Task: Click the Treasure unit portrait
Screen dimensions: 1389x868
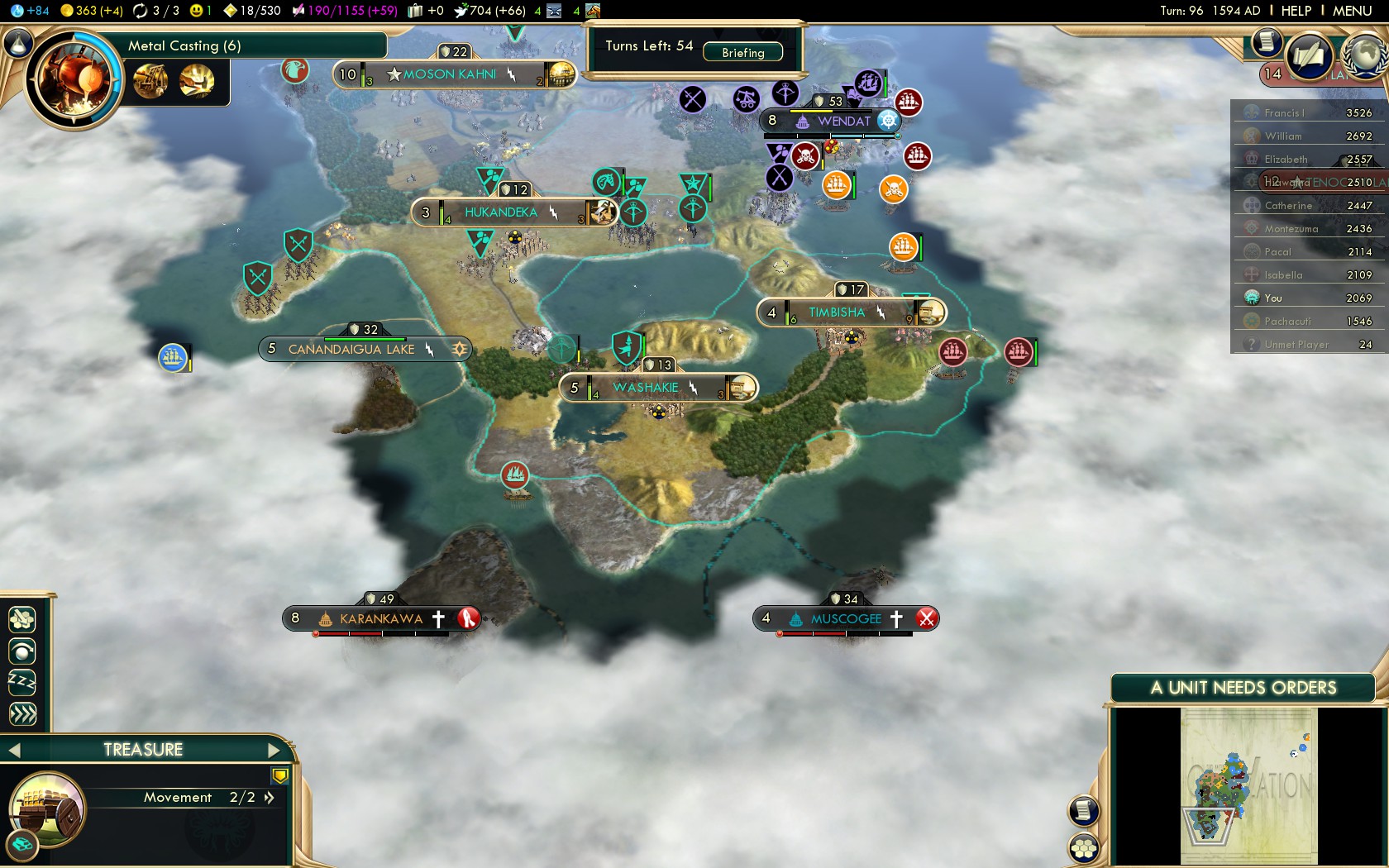Action: [47, 810]
